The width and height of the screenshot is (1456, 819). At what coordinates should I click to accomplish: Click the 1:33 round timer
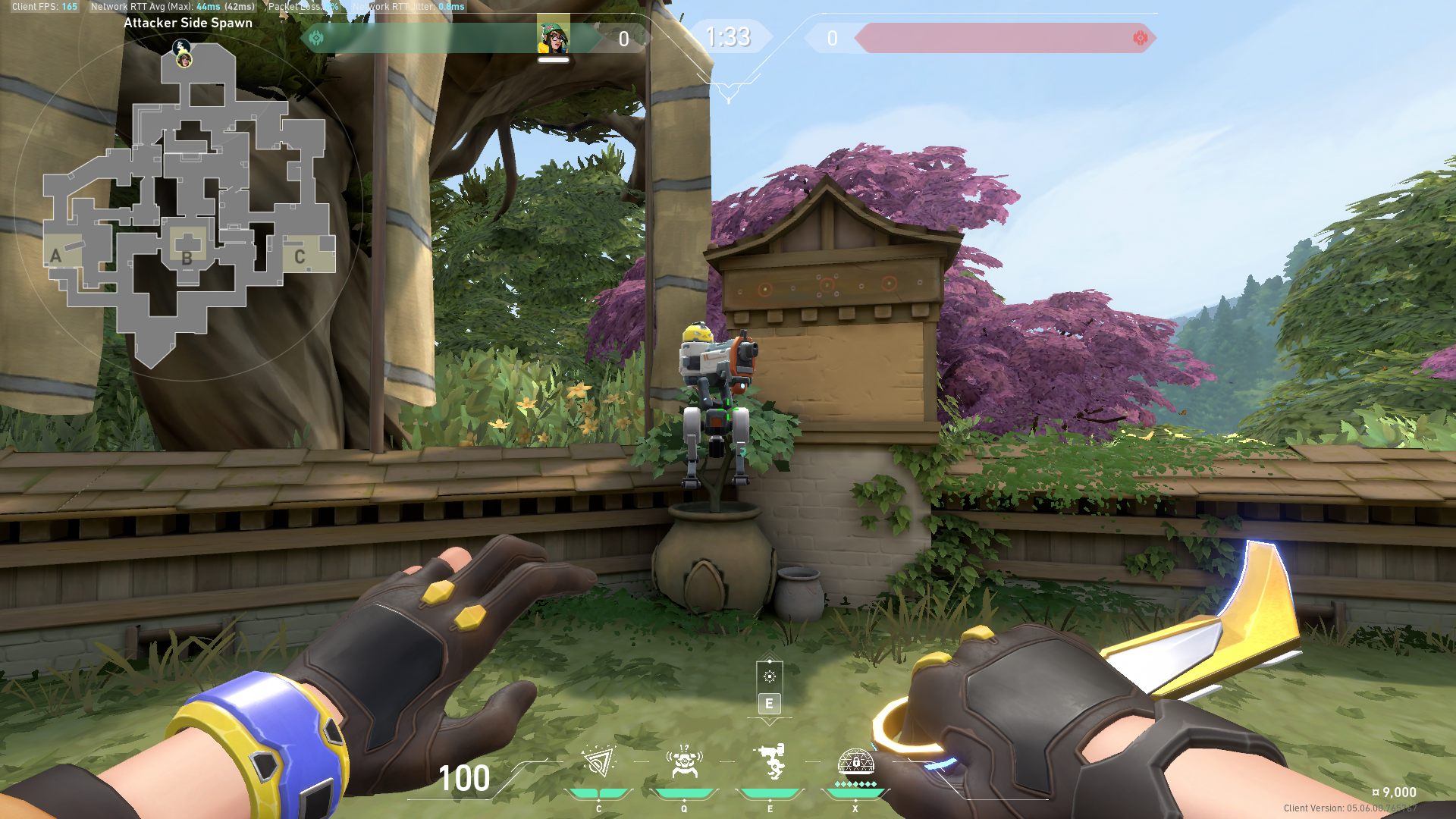click(728, 37)
